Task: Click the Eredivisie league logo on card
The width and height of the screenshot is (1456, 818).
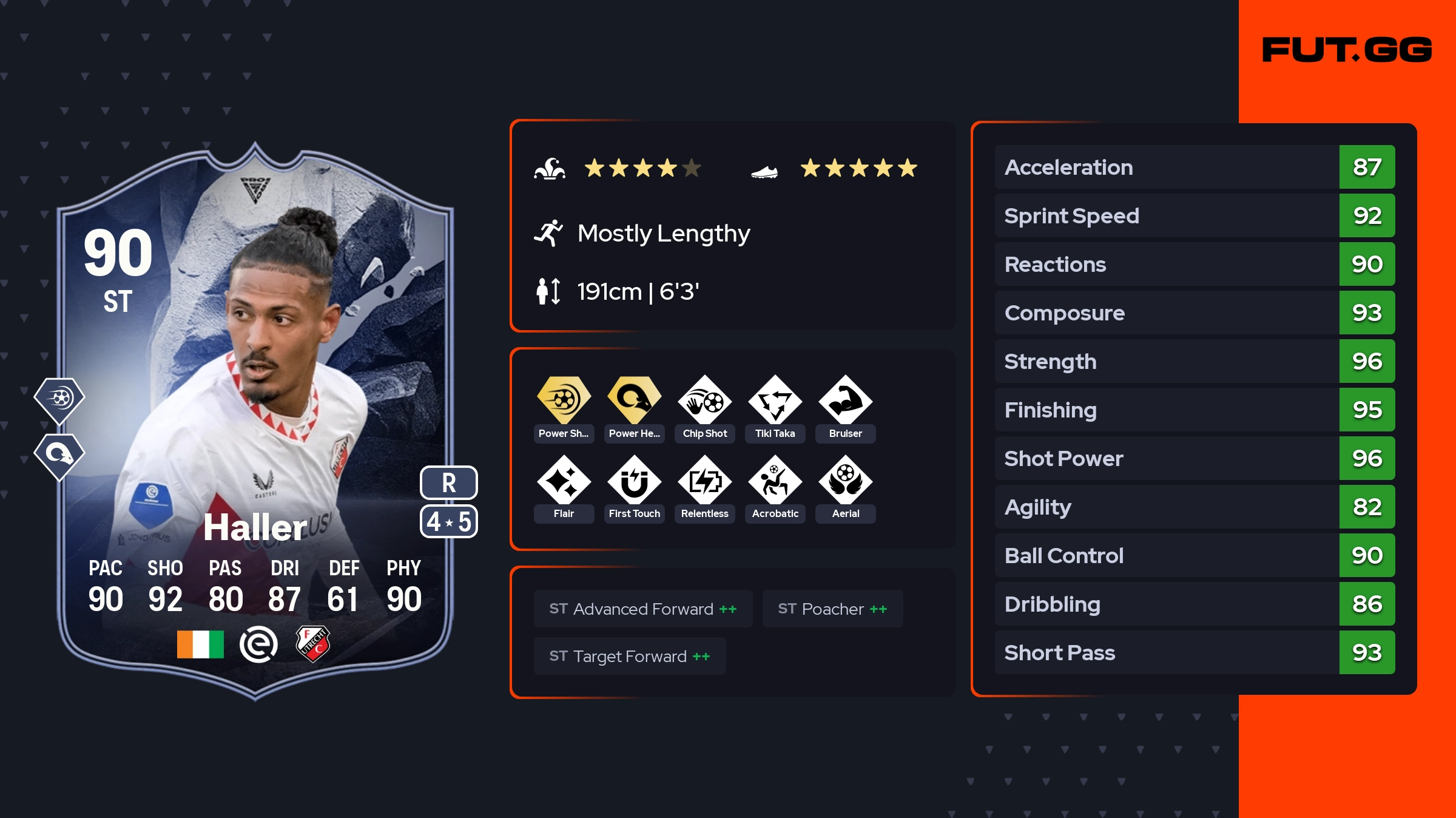Action: tap(258, 644)
